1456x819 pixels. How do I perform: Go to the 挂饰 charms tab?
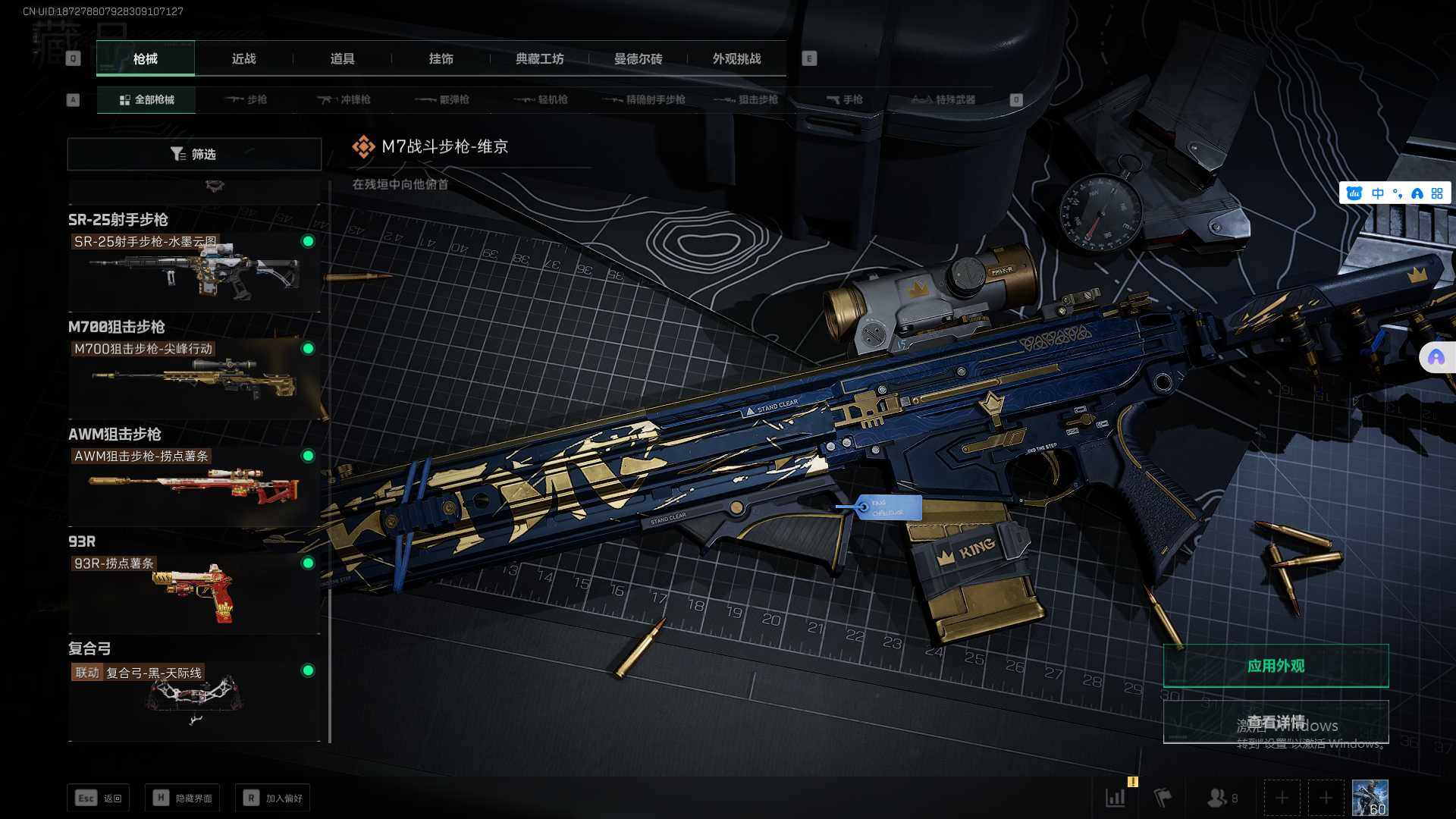[441, 59]
